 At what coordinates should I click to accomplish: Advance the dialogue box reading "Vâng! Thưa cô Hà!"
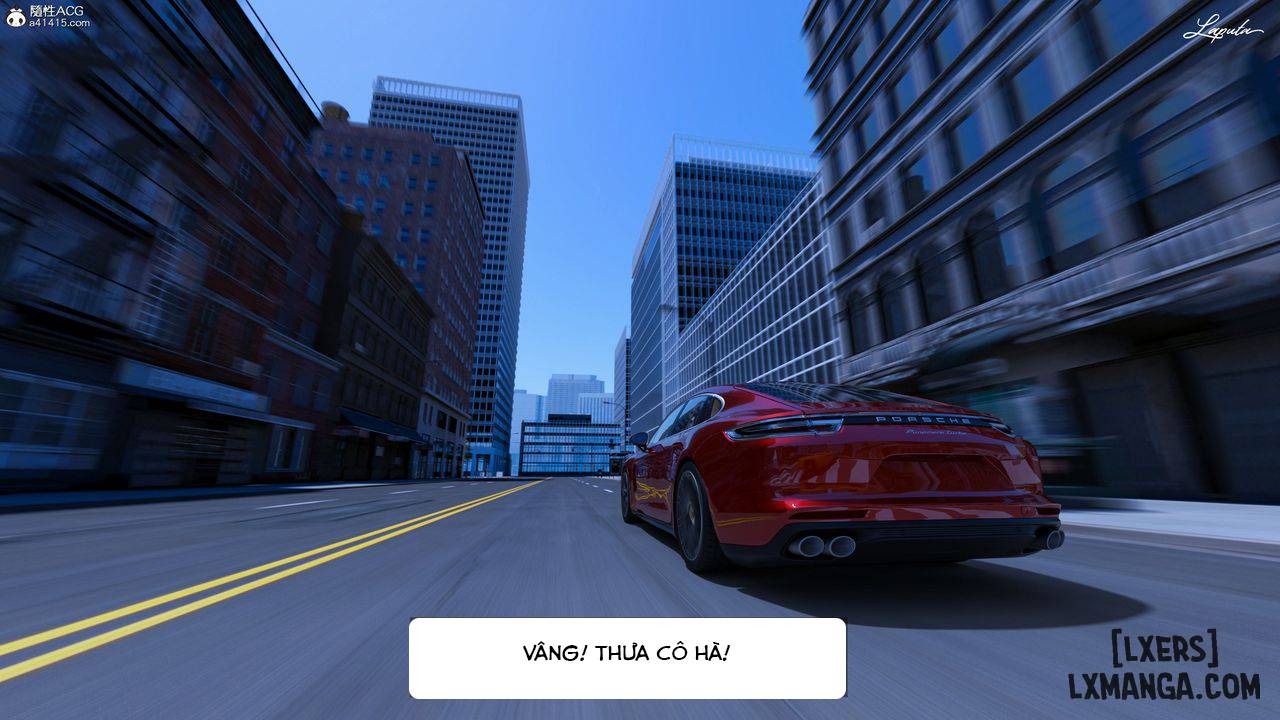point(627,657)
